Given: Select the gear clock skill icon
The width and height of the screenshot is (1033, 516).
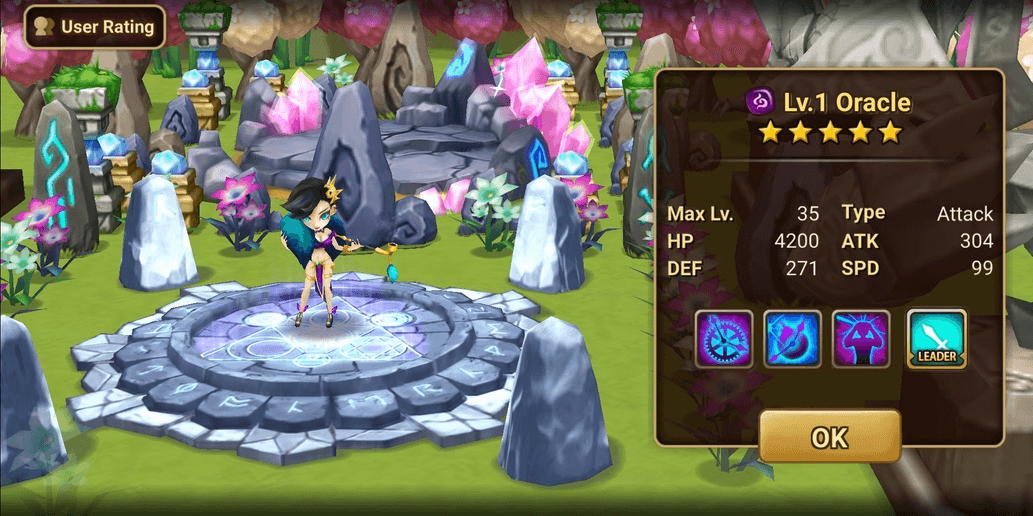Looking at the screenshot, I should (724, 339).
